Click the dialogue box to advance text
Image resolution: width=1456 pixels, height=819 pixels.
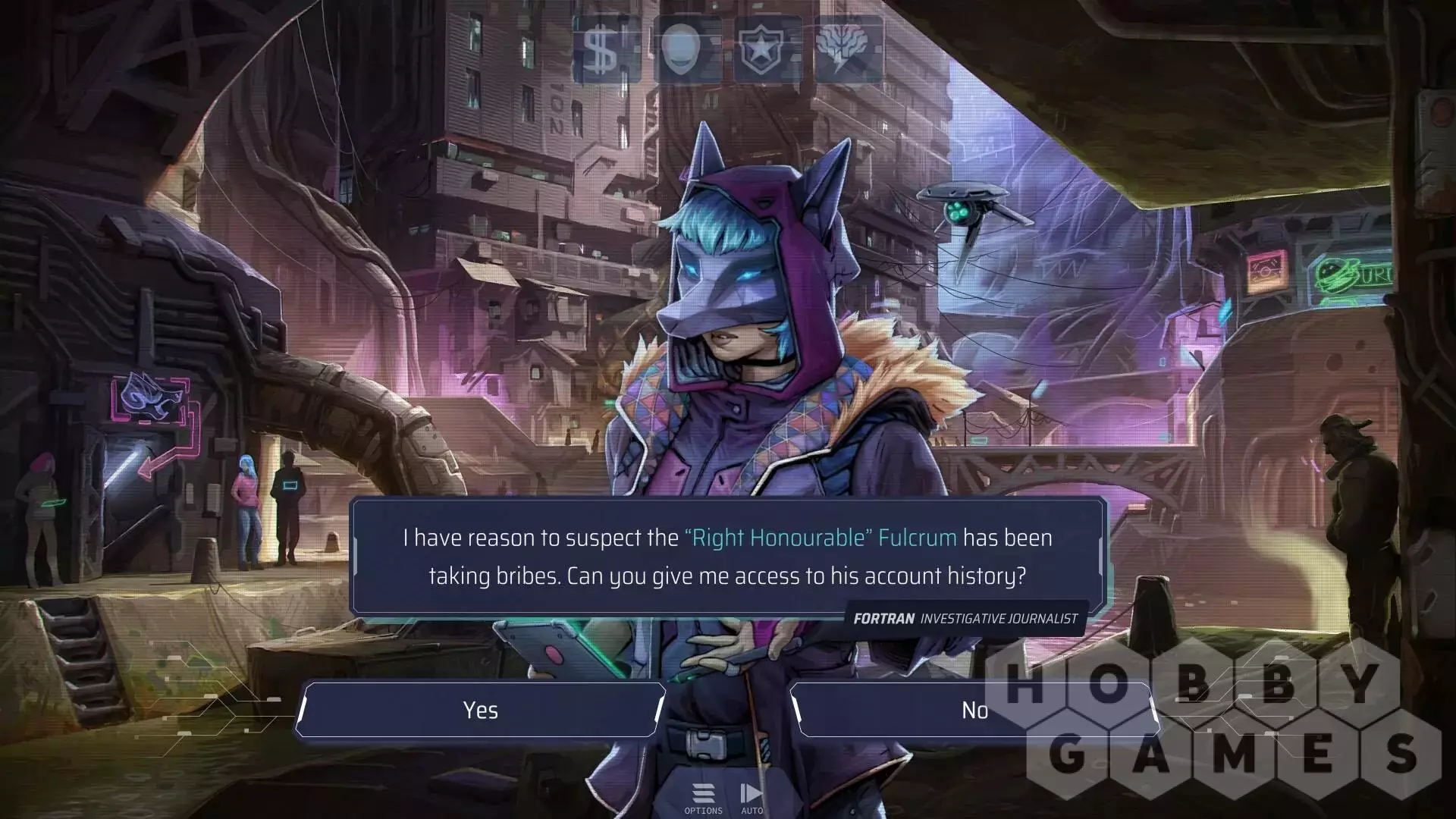(726, 557)
